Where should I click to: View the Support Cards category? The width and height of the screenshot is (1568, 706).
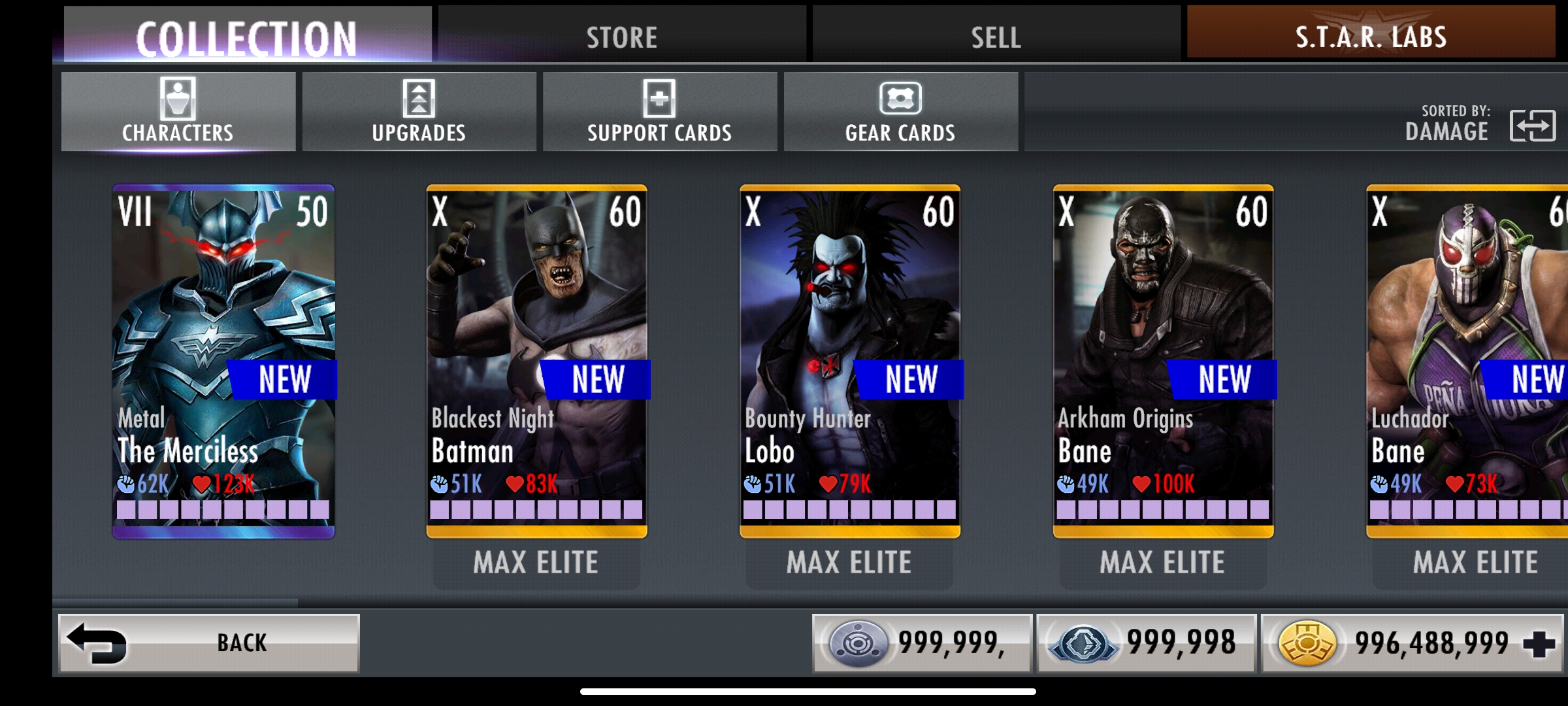(x=659, y=112)
